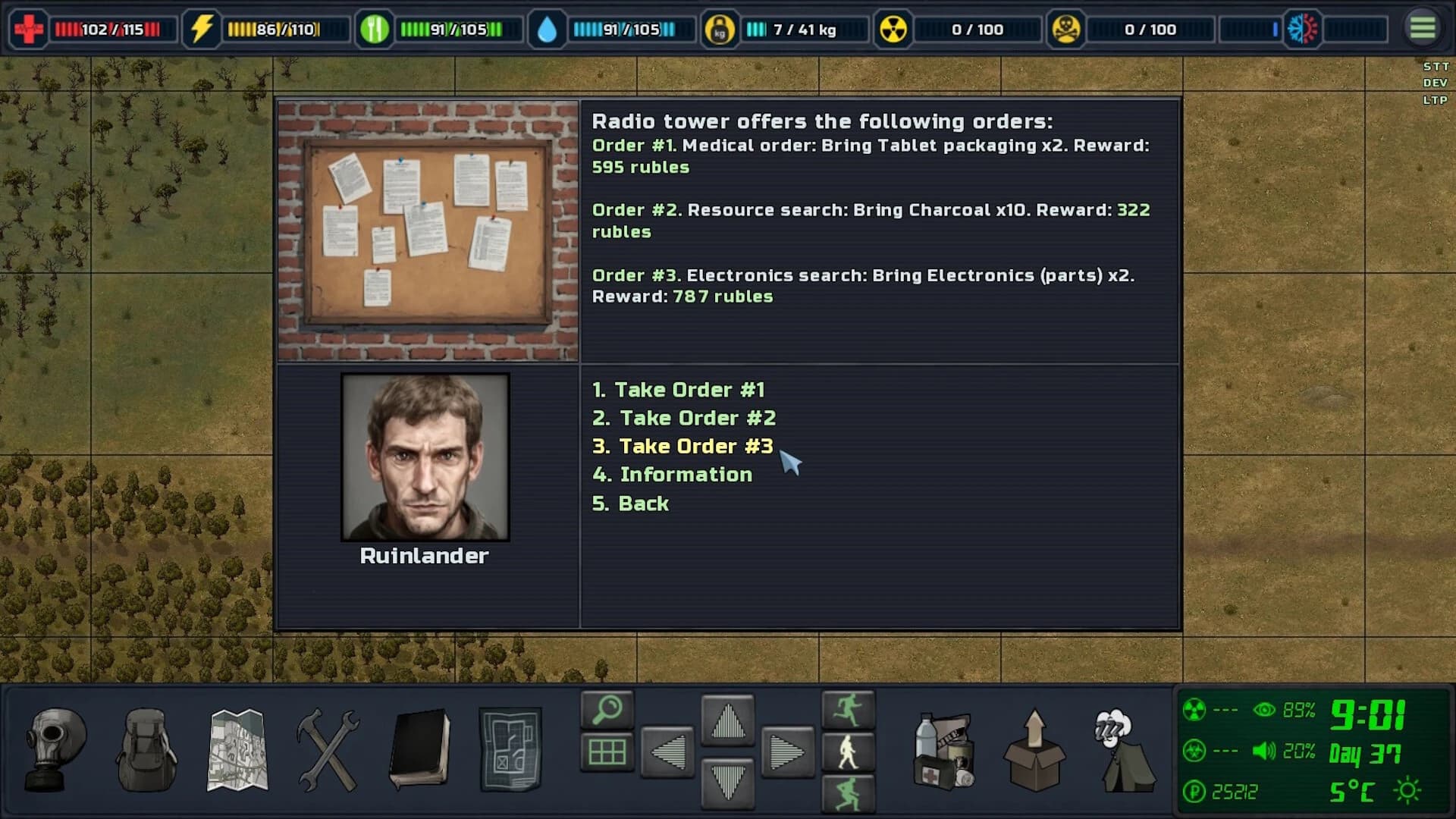Open the hamburger menu top right

point(1423,26)
